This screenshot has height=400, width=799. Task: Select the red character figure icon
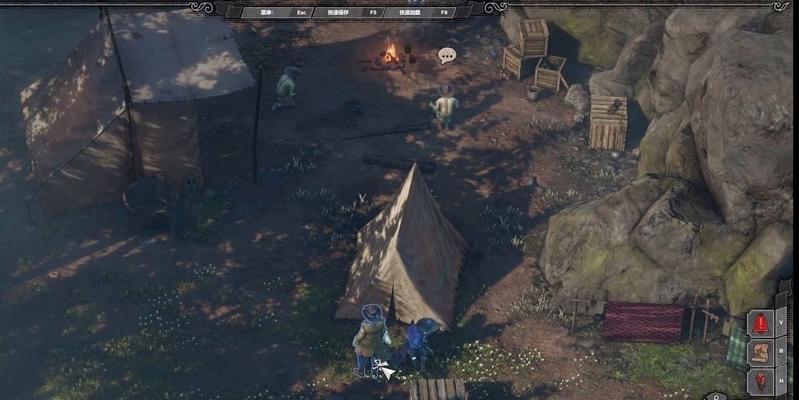(761, 380)
